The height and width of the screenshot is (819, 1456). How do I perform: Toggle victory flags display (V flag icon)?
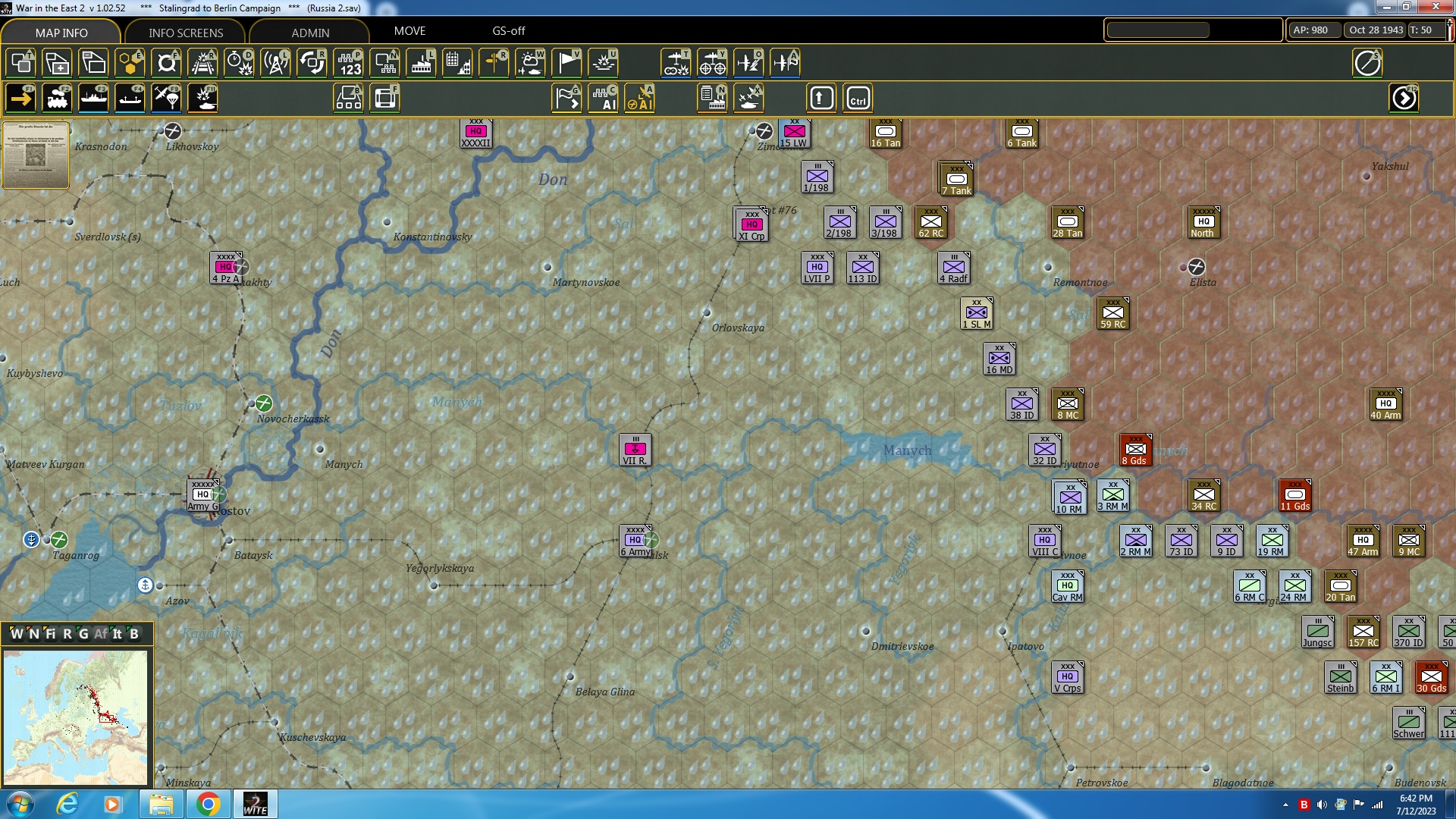pyautogui.click(x=566, y=63)
